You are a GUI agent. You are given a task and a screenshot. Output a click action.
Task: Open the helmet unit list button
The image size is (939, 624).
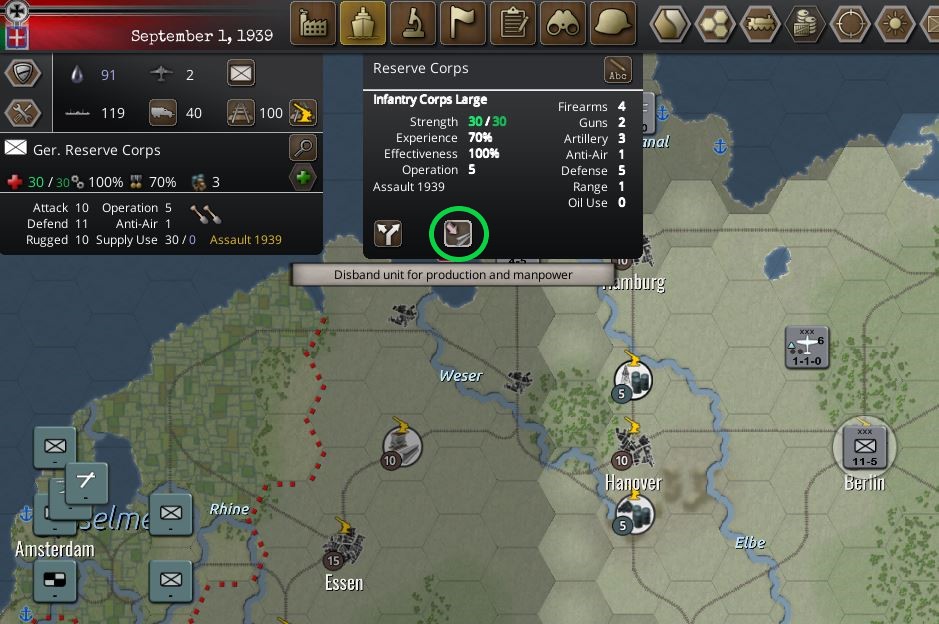613,23
